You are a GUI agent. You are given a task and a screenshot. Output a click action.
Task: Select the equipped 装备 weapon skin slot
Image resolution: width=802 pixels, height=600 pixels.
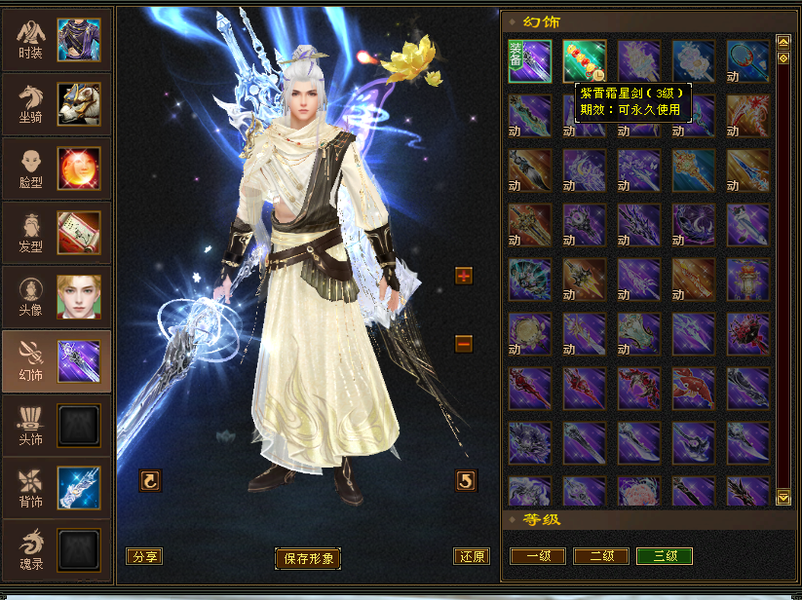[529, 62]
